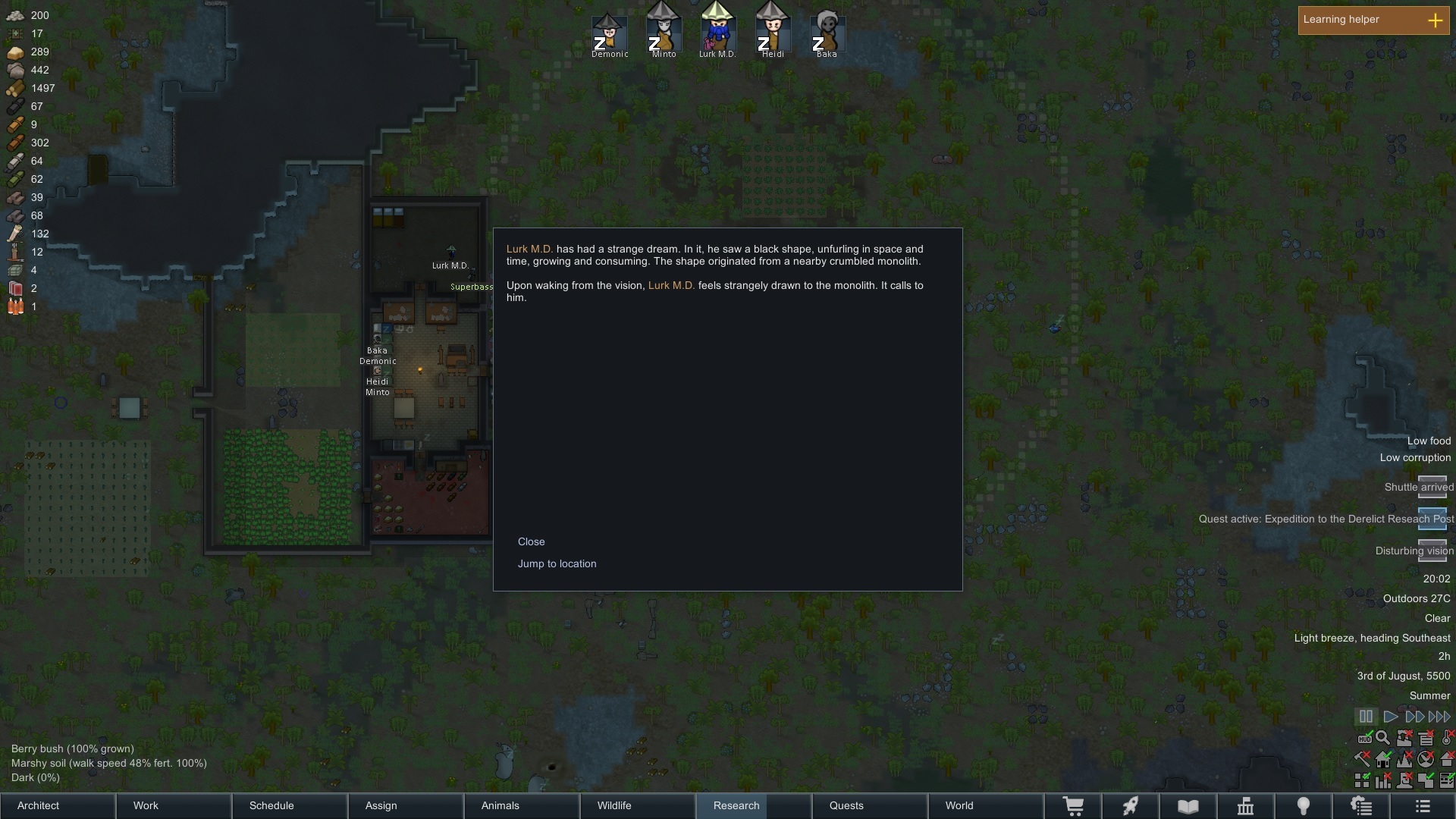Expand the Learning helper panel

click(x=1435, y=20)
